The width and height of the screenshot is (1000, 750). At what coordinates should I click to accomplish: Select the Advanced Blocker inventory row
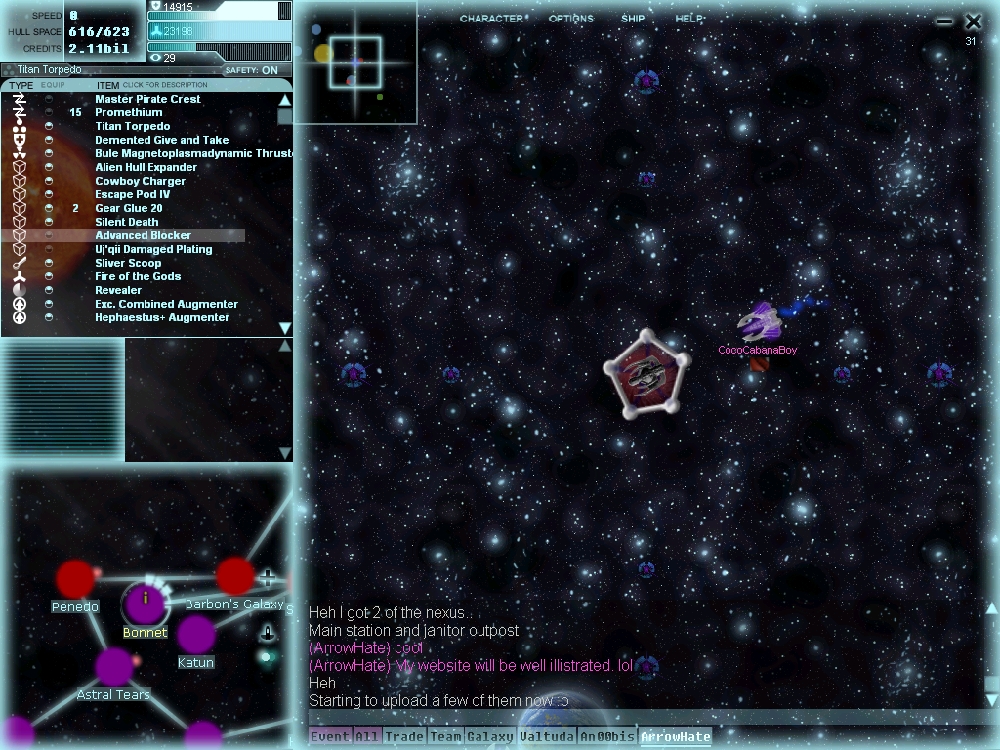point(143,236)
